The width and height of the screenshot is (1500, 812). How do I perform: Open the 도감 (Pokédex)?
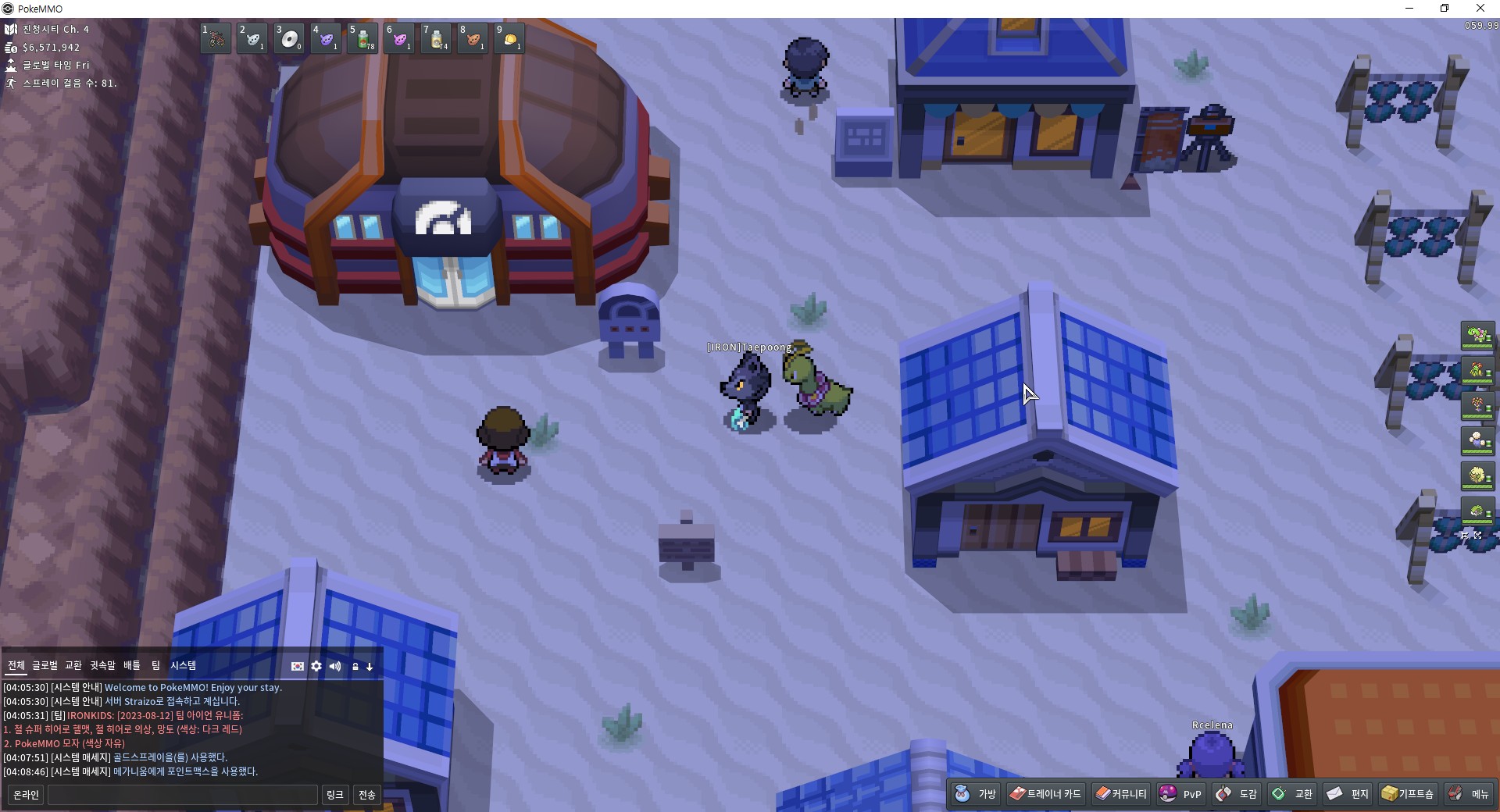1237,794
